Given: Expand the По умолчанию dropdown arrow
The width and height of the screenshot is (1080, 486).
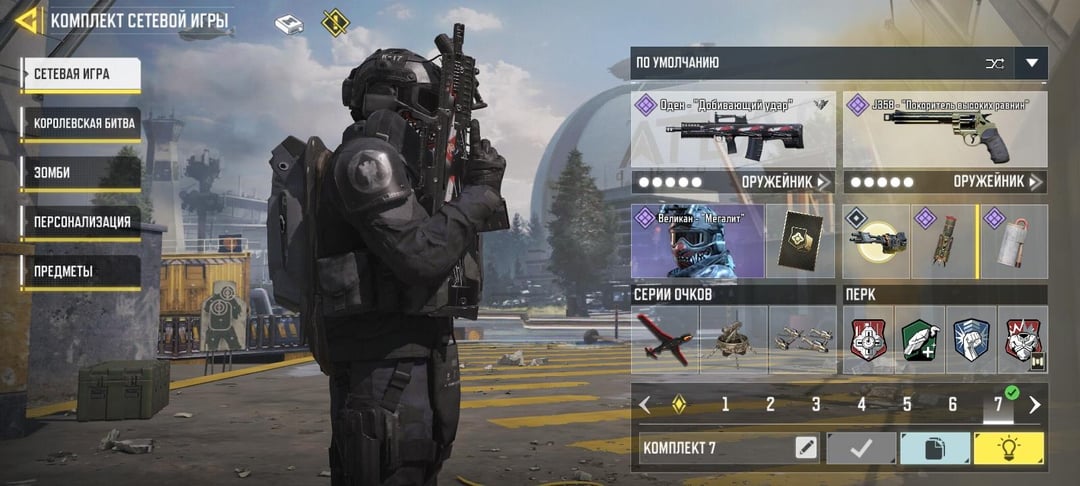Looking at the screenshot, I should (1031, 63).
